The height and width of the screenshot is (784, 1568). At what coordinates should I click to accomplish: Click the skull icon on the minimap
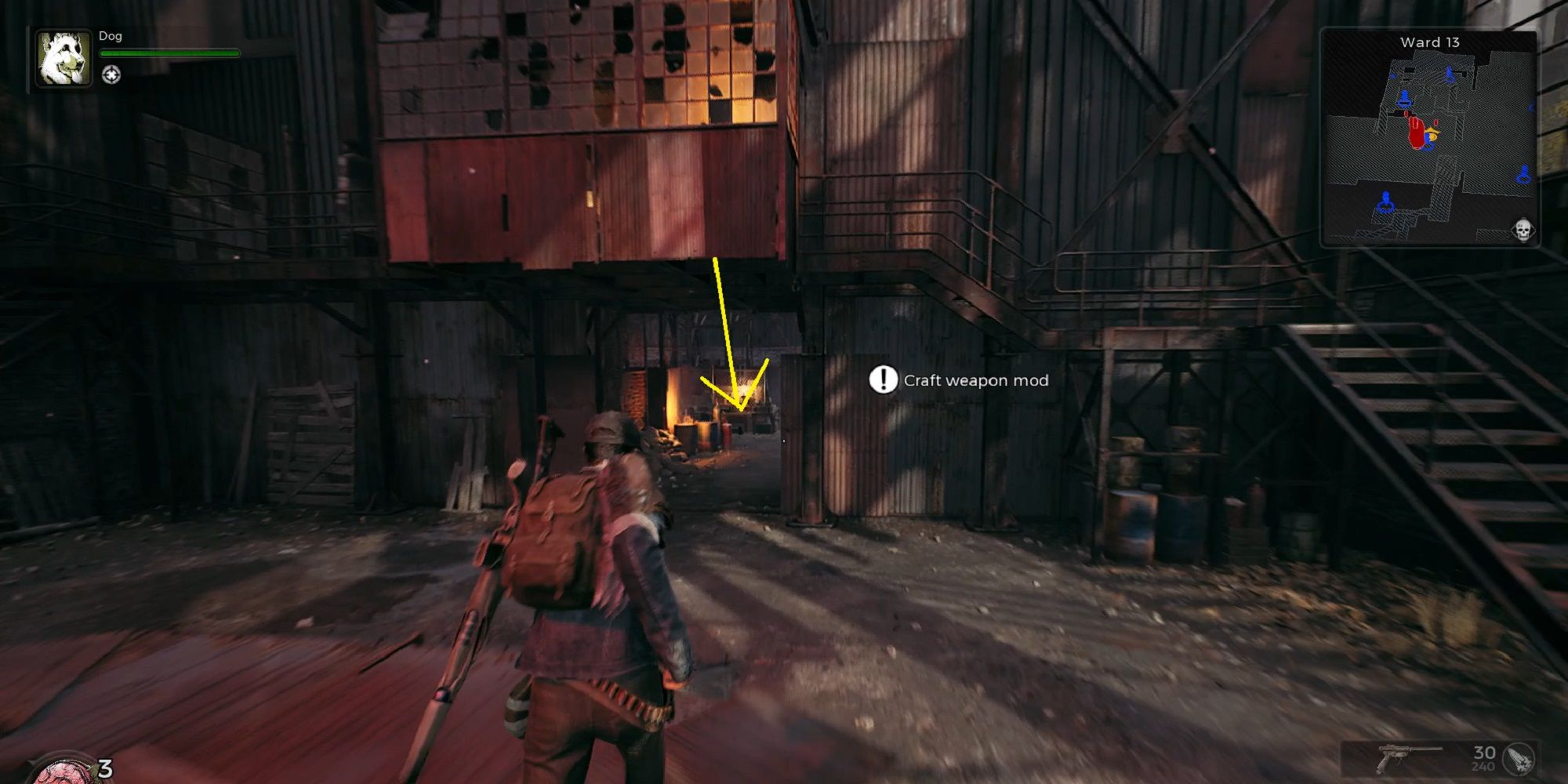click(x=1522, y=230)
